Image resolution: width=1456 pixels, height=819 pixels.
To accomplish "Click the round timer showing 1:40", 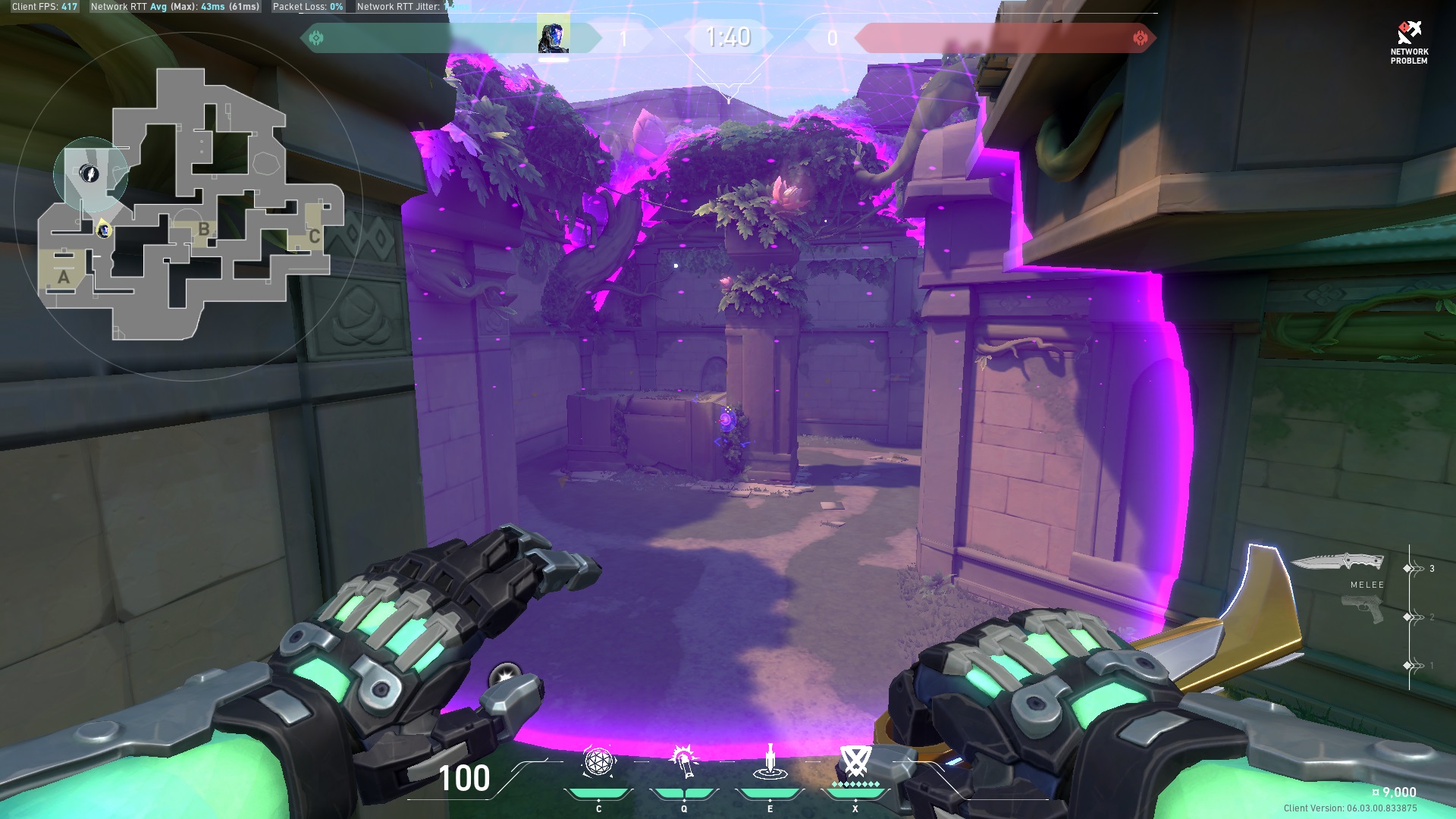I will 730,36.
